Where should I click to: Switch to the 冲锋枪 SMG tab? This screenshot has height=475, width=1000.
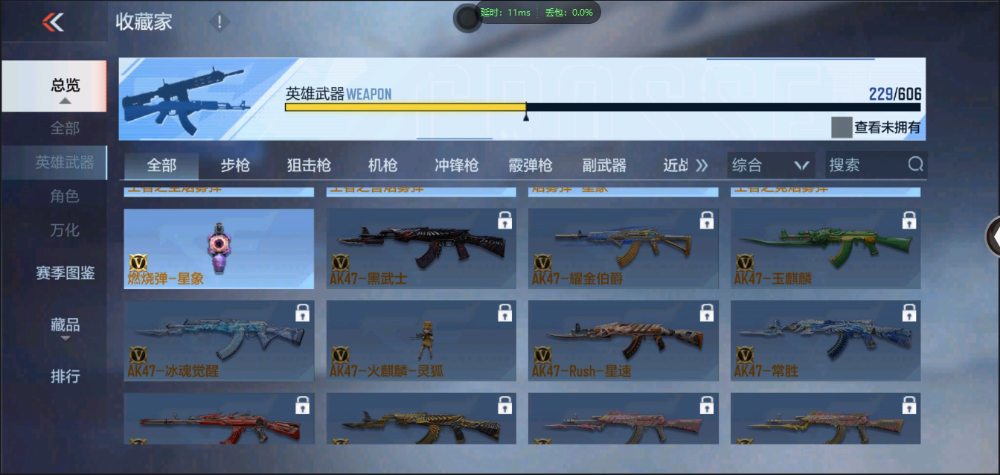[x=456, y=165]
